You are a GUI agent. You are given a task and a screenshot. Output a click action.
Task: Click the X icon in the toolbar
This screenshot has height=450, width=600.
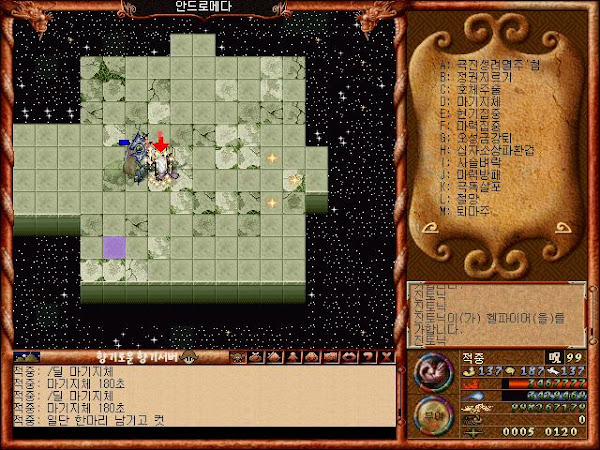click(388, 356)
